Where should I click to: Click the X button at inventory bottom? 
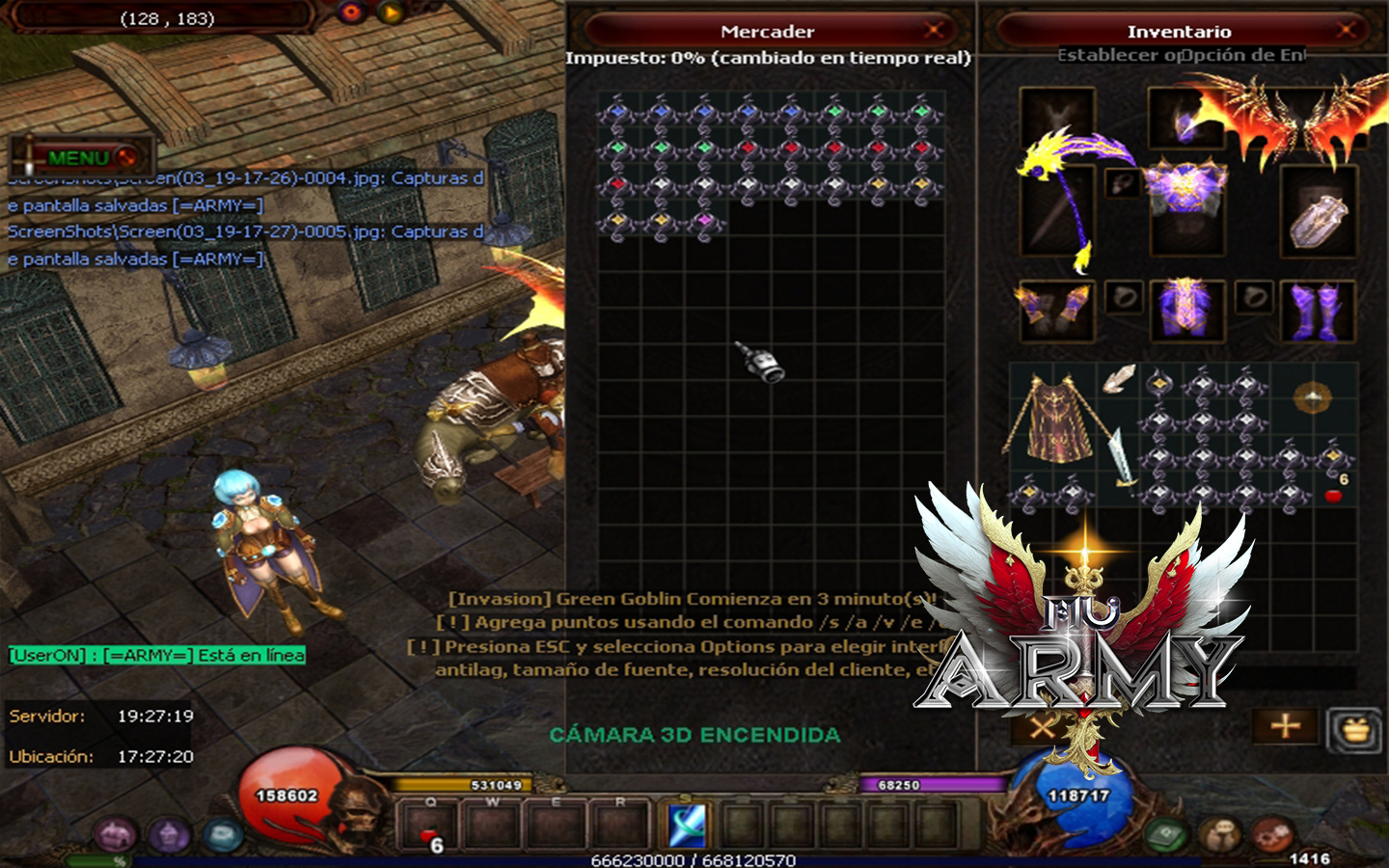tap(1042, 726)
